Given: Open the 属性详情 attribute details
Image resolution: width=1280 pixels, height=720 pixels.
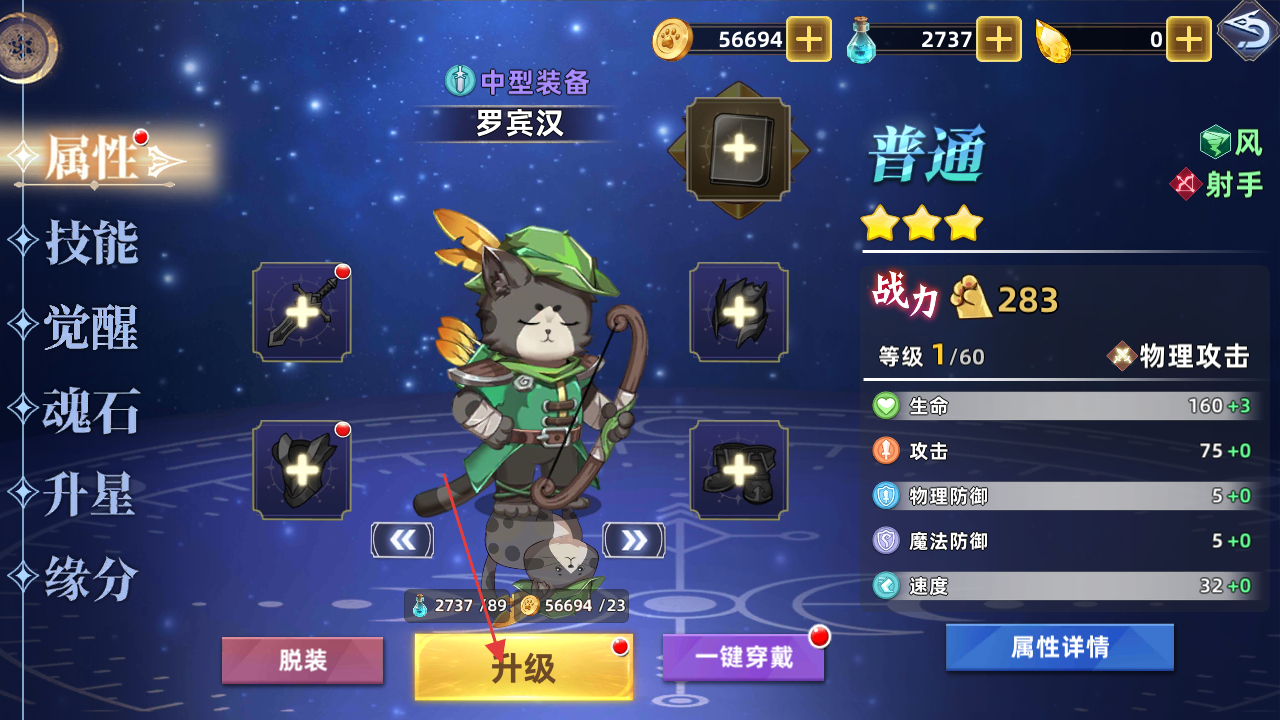Looking at the screenshot, I should click(x=1059, y=647).
